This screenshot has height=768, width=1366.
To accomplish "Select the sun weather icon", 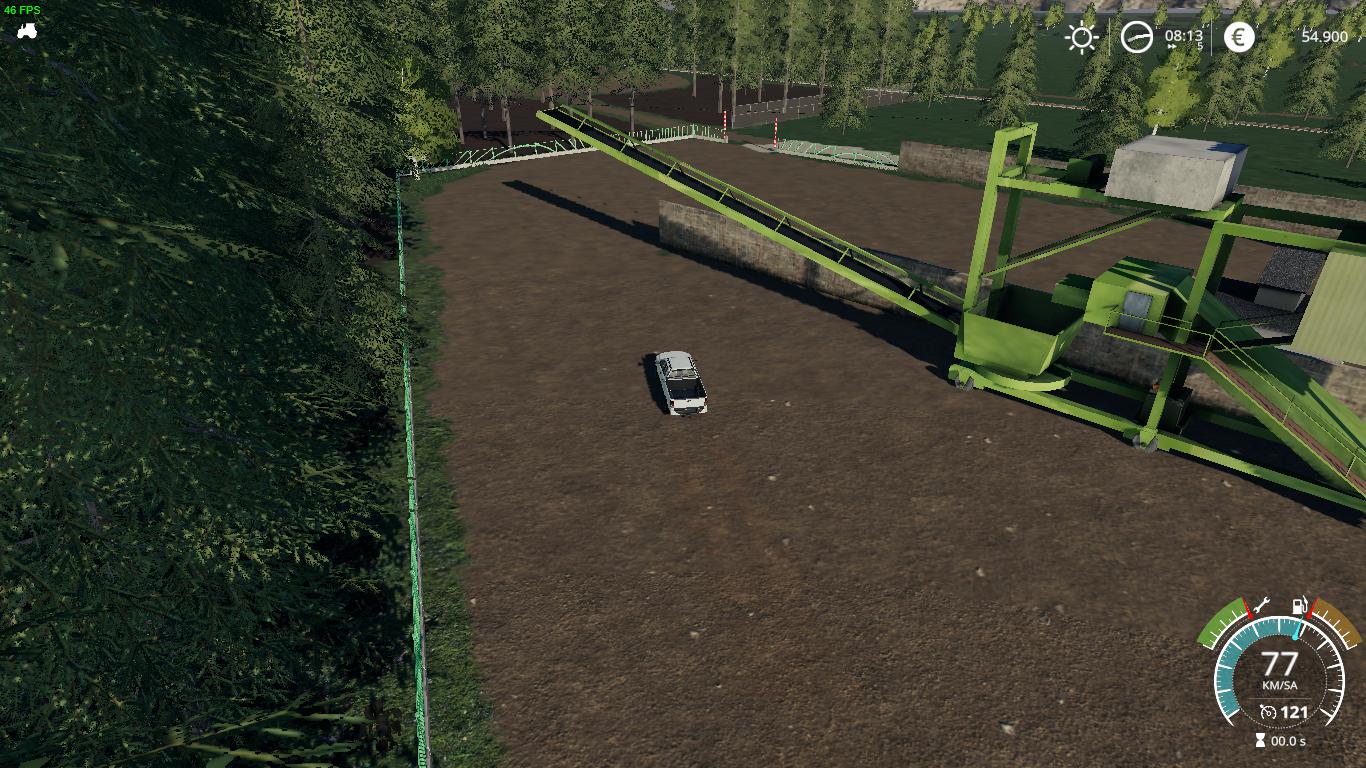I will 1081,38.
